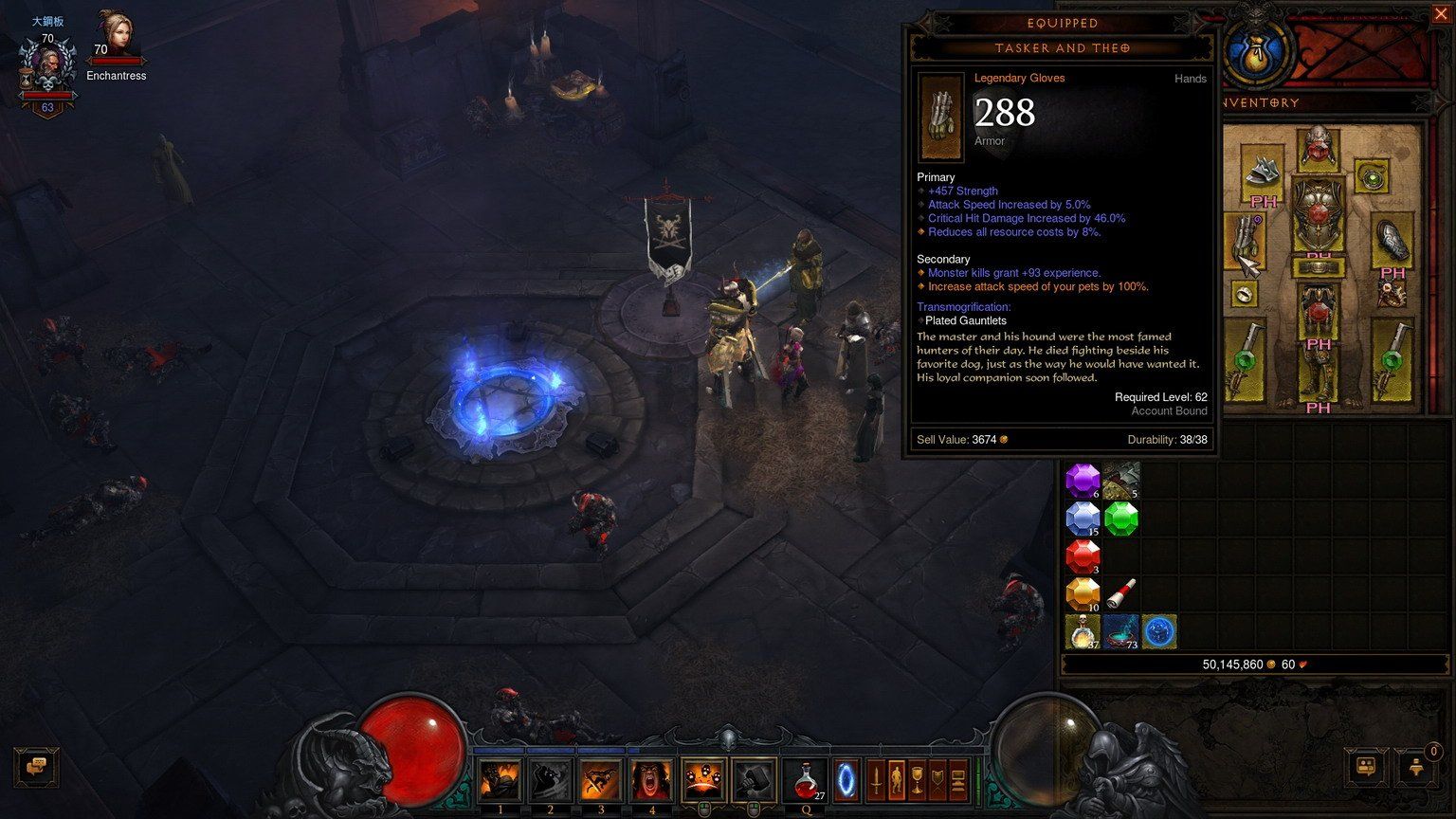The width and height of the screenshot is (1456, 819).
Task: Click the purple amethyst gem stack
Action: [x=1082, y=481]
